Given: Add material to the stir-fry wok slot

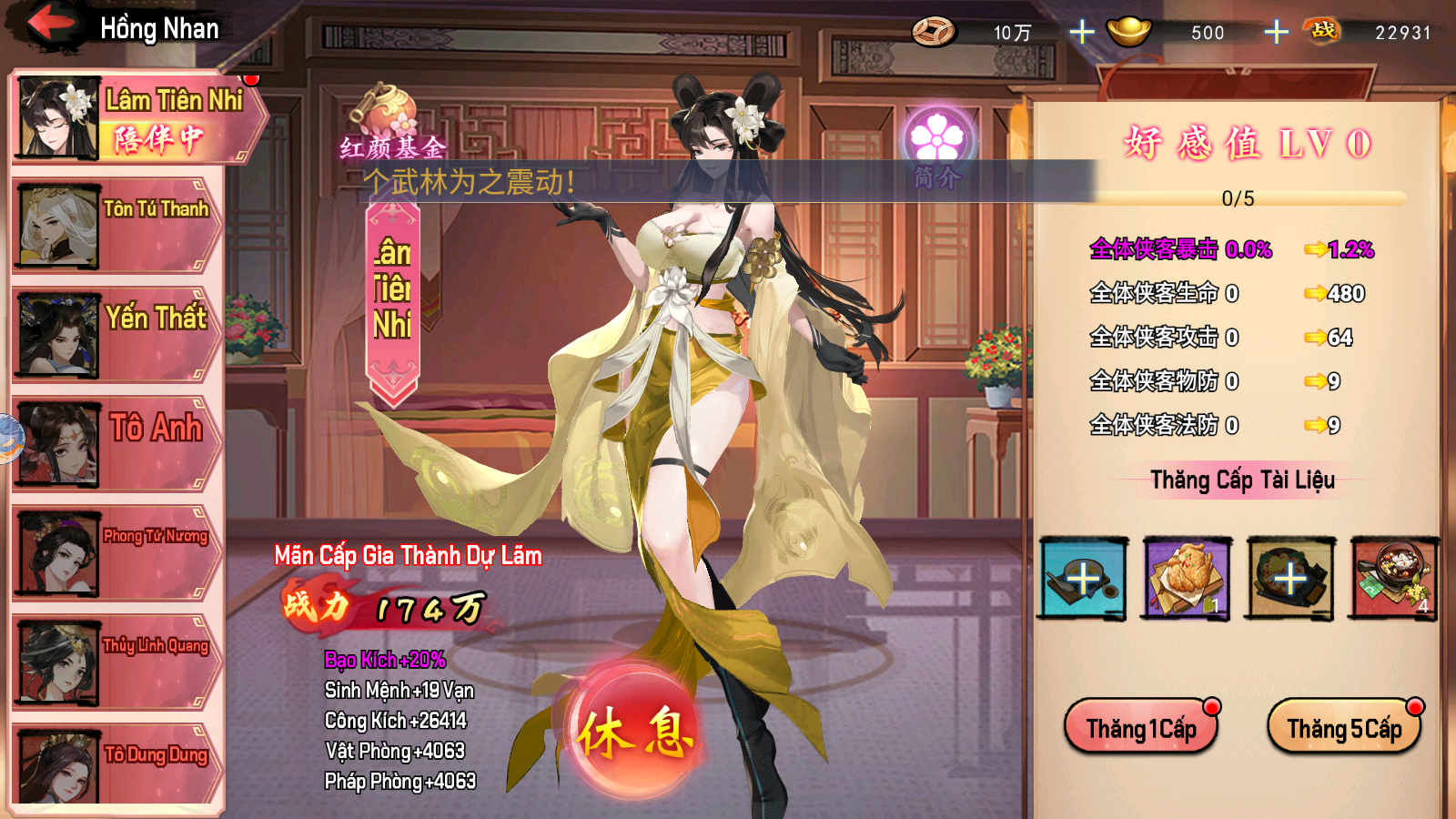Looking at the screenshot, I should pos(1289,579).
